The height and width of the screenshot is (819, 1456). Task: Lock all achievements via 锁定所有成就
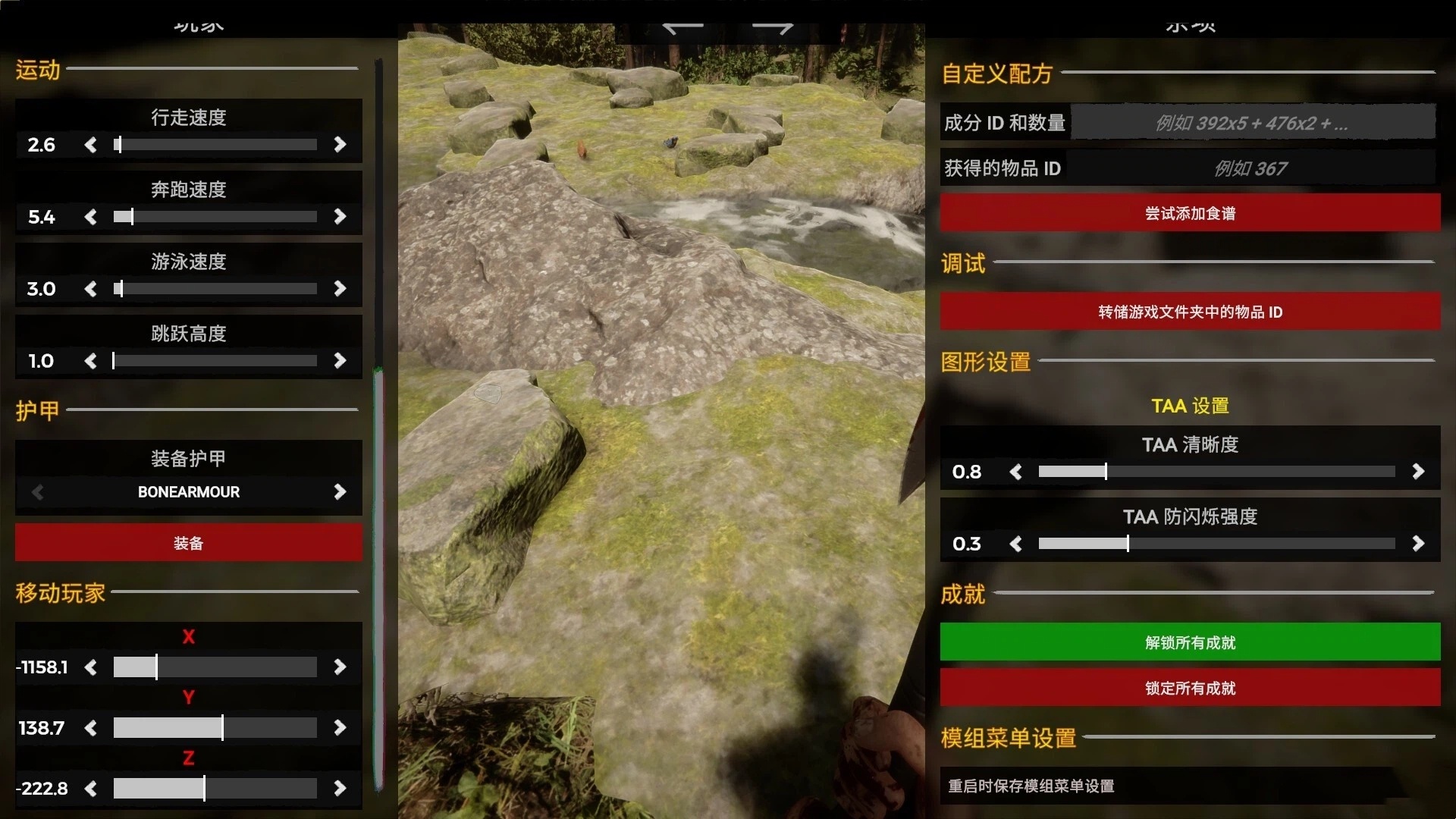[x=1188, y=687]
